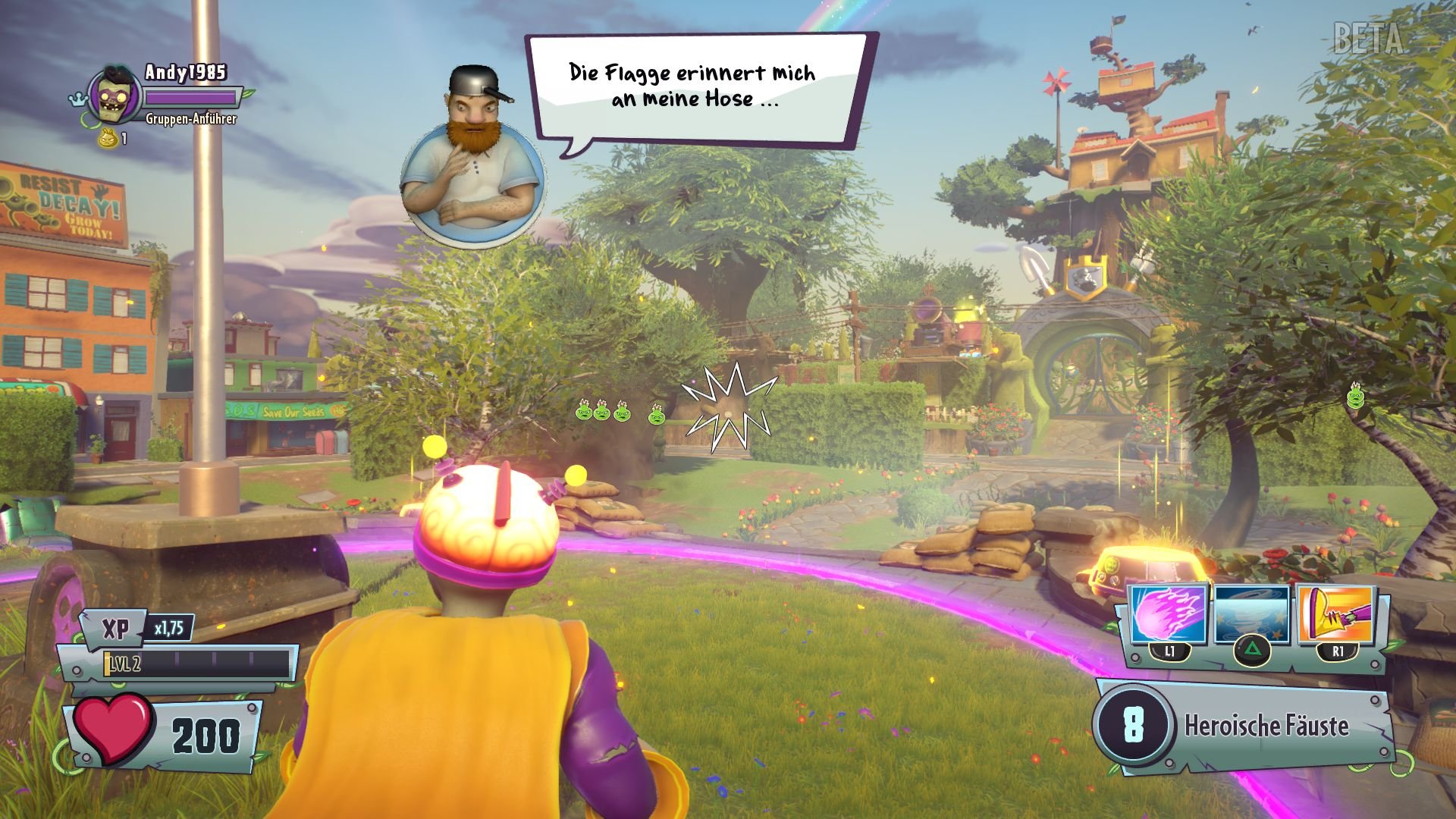Expand the Gruppen-Anführer rank label

point(190,120)
